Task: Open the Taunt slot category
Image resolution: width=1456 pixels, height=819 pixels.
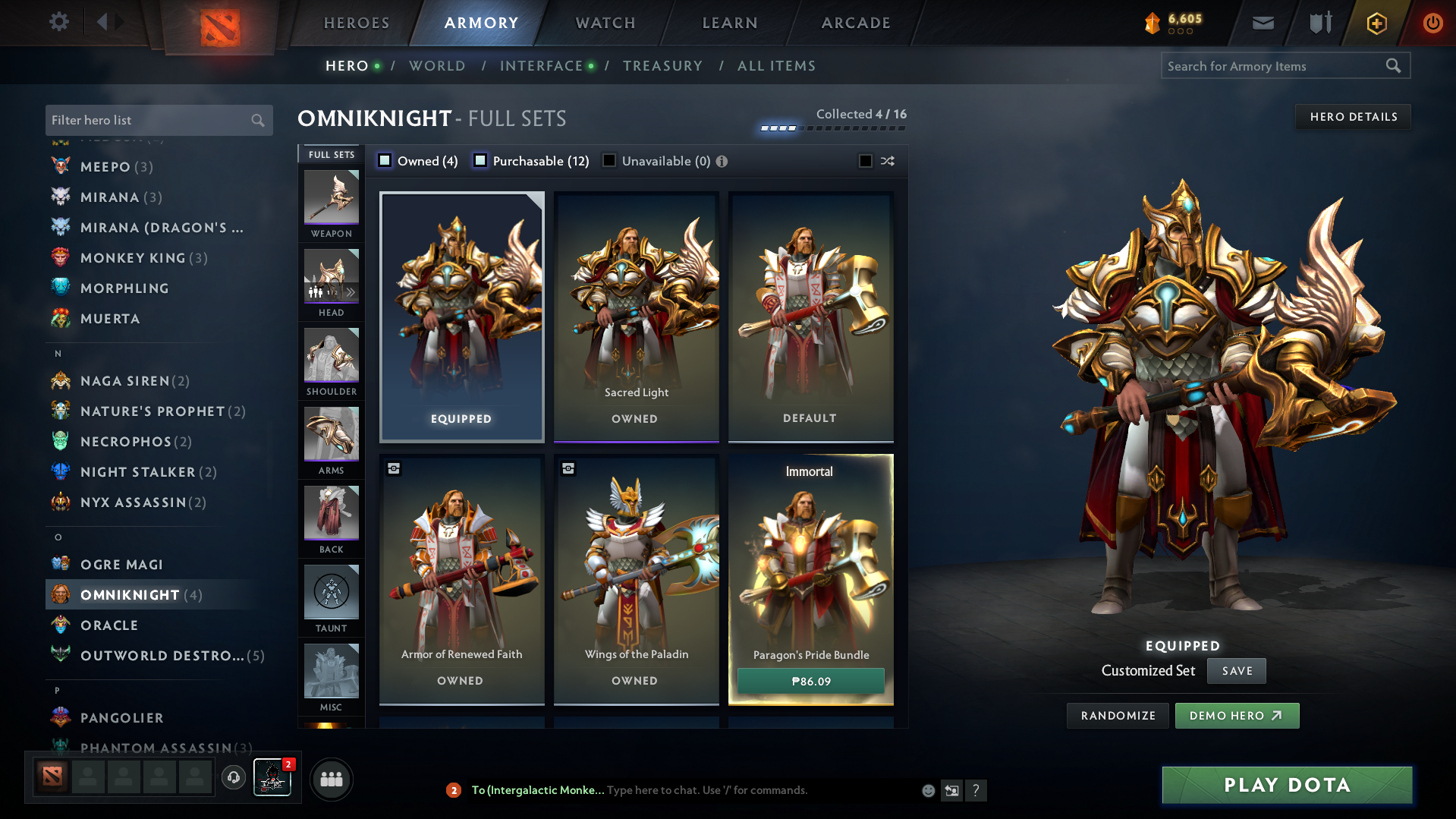Action: (332, 599)
